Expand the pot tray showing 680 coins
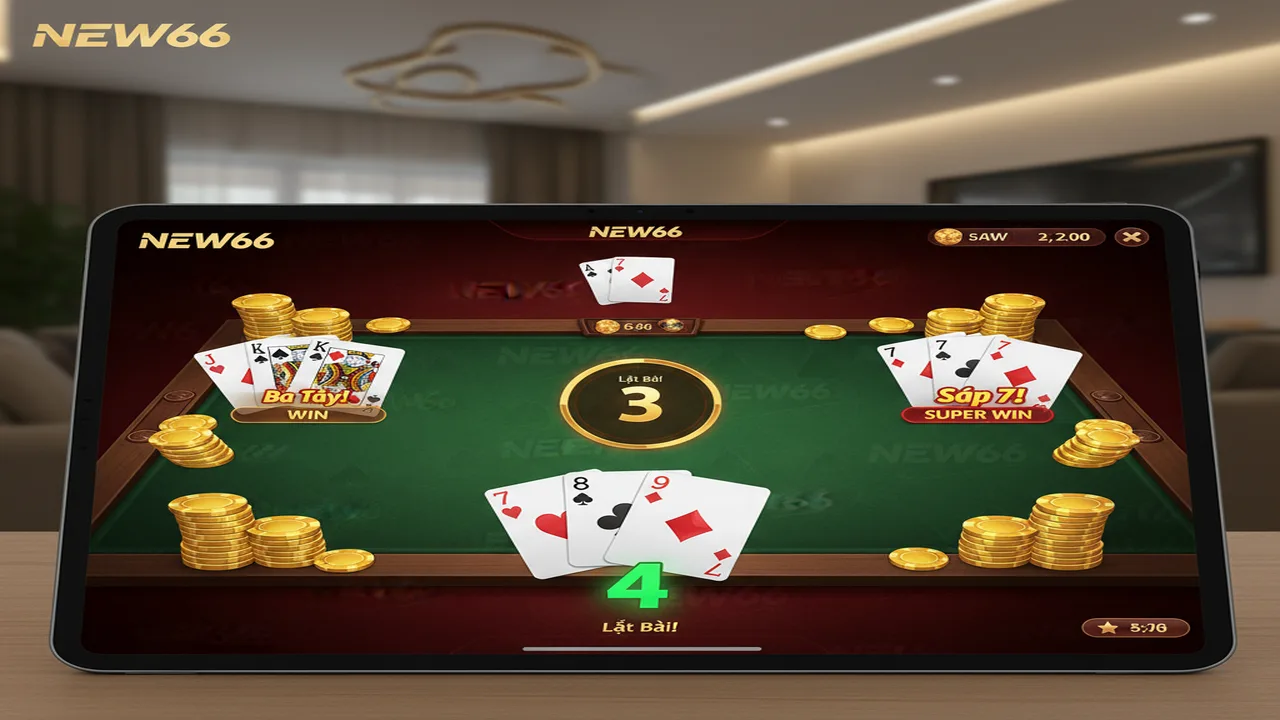Viewport: 1280px width, 720px height. (637, 327)
